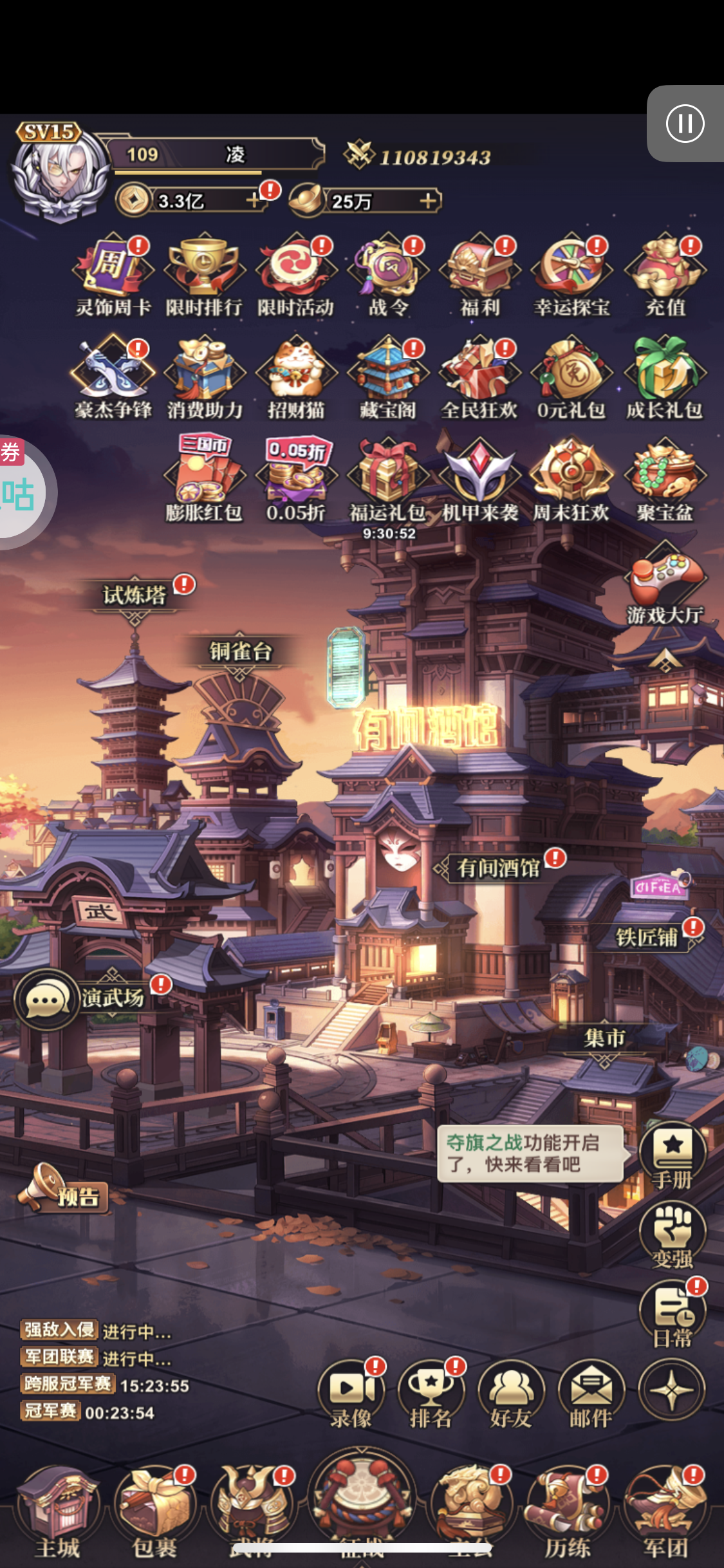Open the chat bubble button
The width and height of the screenshot is (724, 1568).
tap(45, 1000)
